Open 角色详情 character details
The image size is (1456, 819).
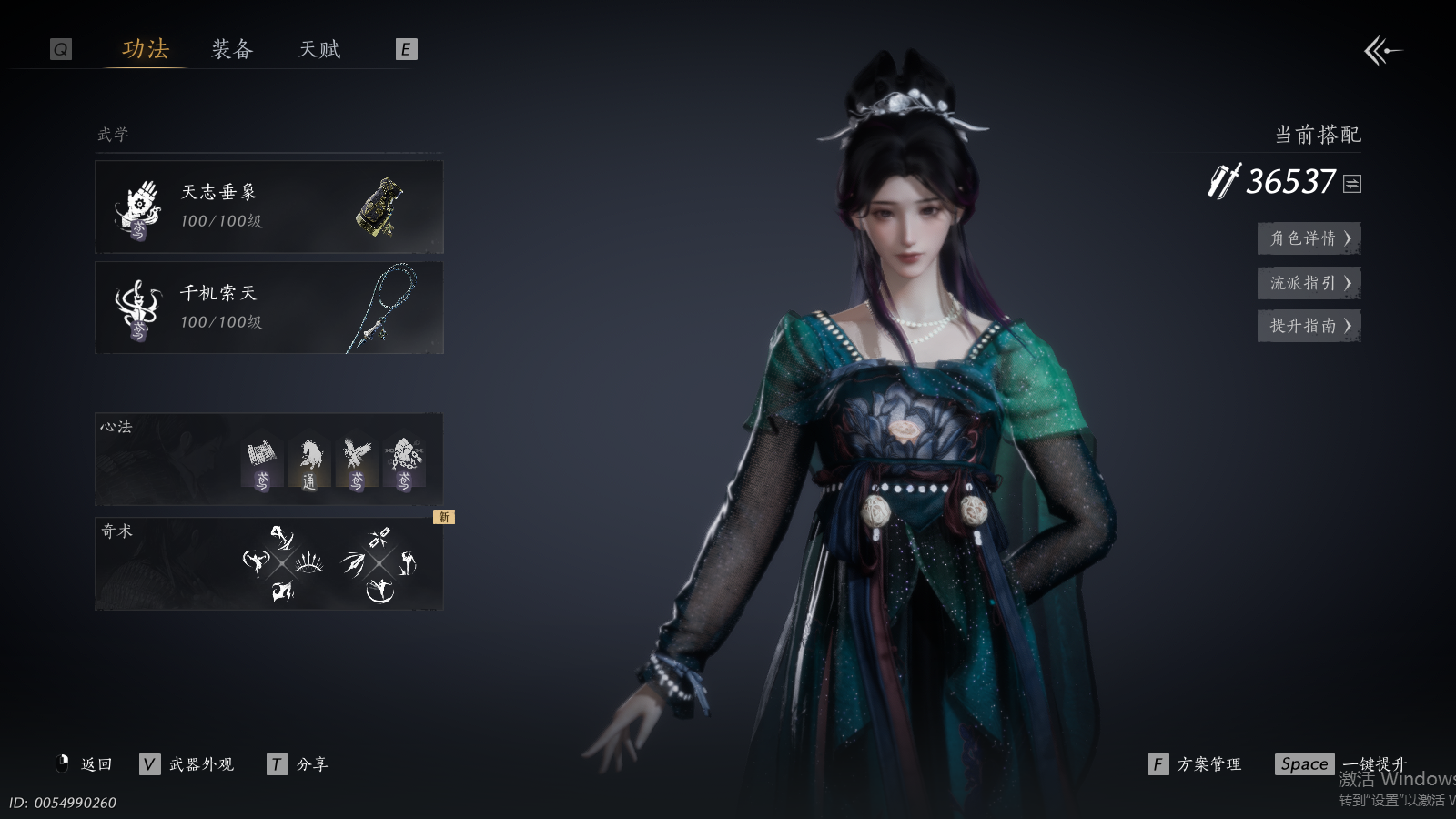(1309, 238)
